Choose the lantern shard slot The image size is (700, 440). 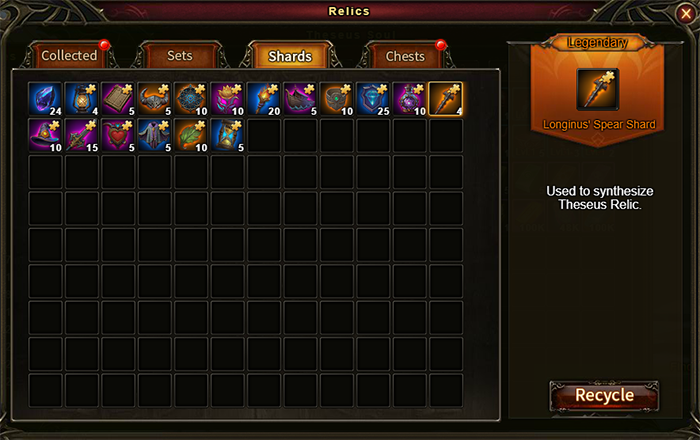pos(83,99)
